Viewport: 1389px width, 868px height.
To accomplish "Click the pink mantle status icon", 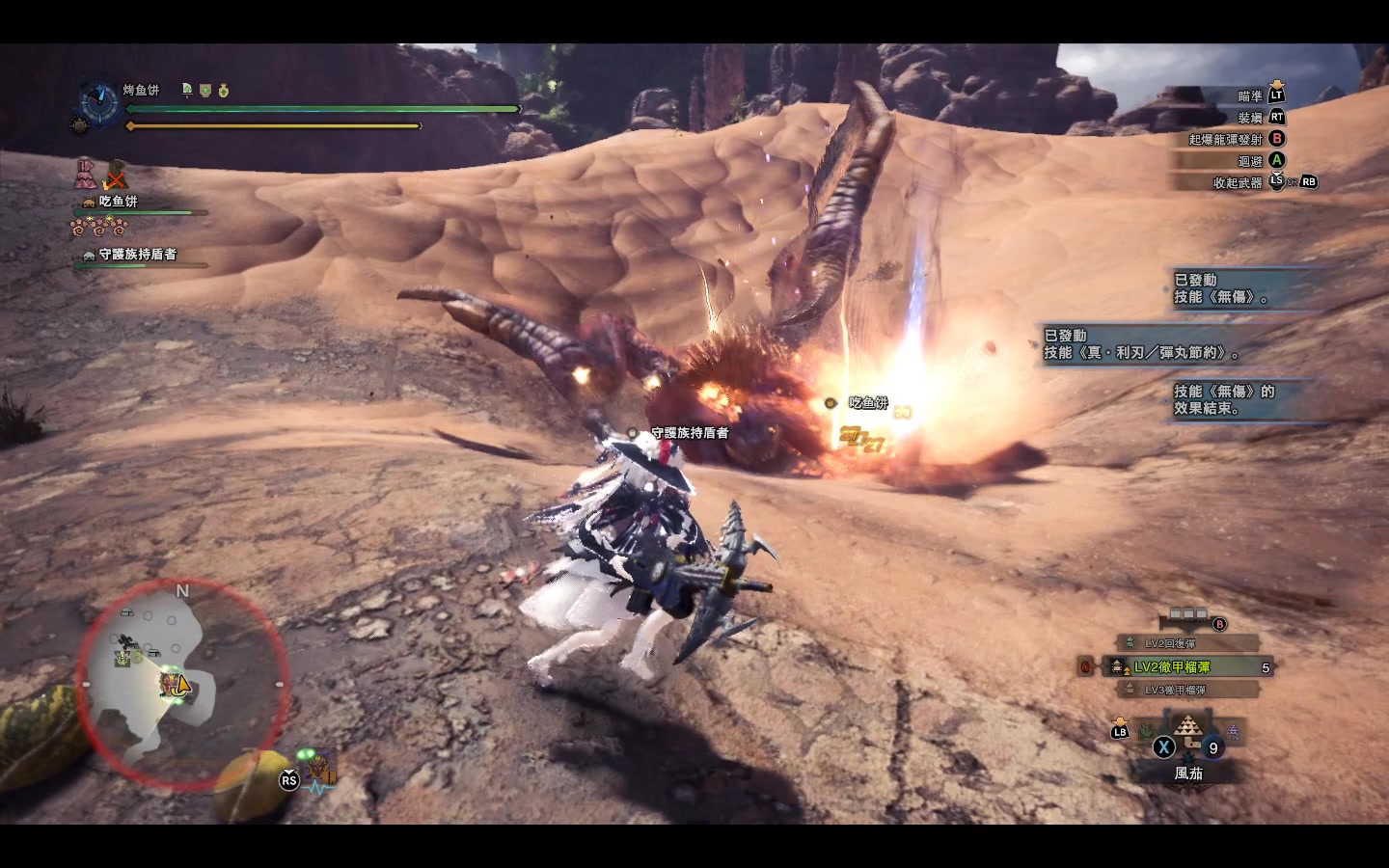I will [85, 174].
